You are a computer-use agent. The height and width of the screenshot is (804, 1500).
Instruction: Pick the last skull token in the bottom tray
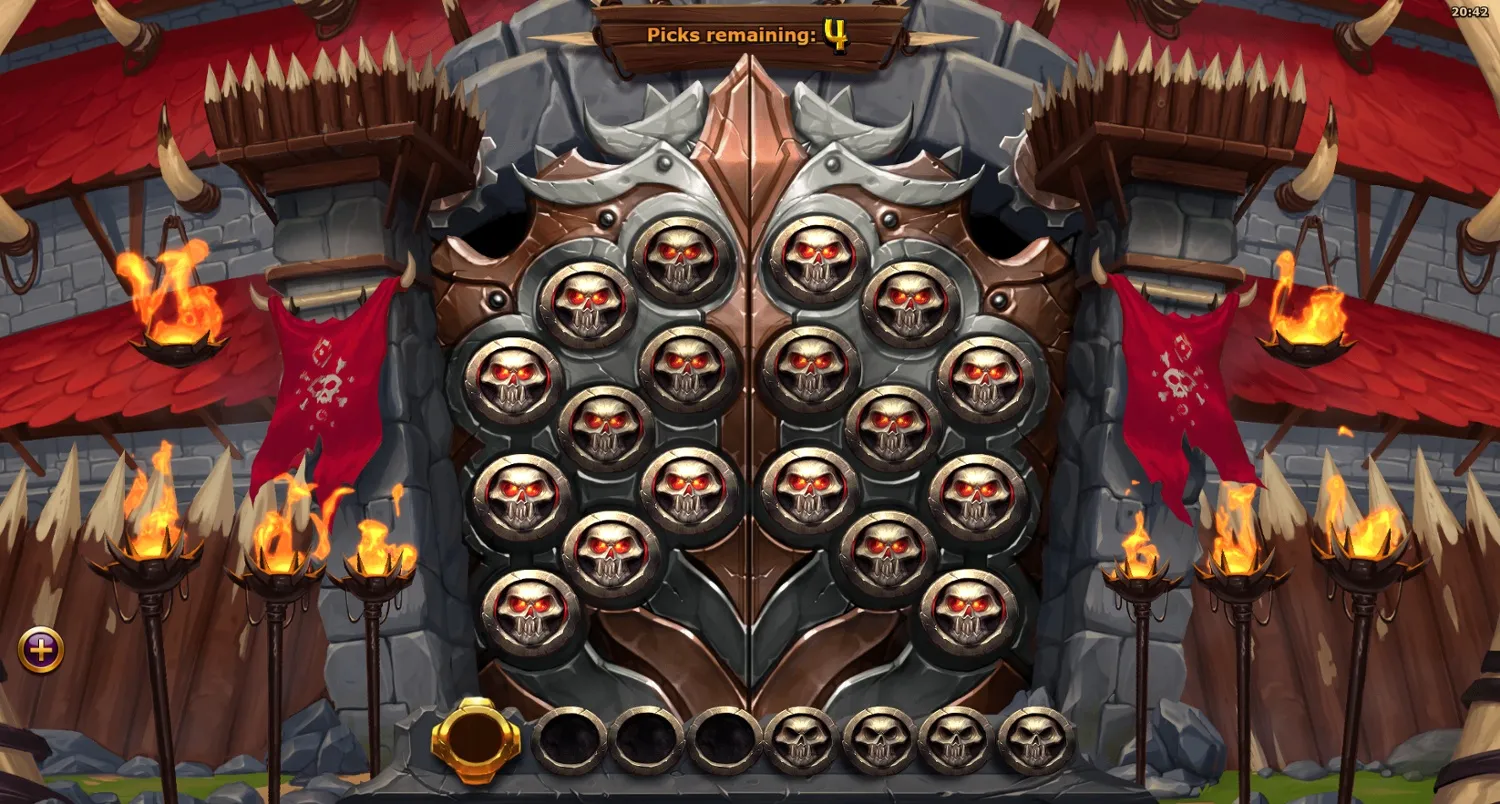pyautogui.click(x=1032, y=738)
